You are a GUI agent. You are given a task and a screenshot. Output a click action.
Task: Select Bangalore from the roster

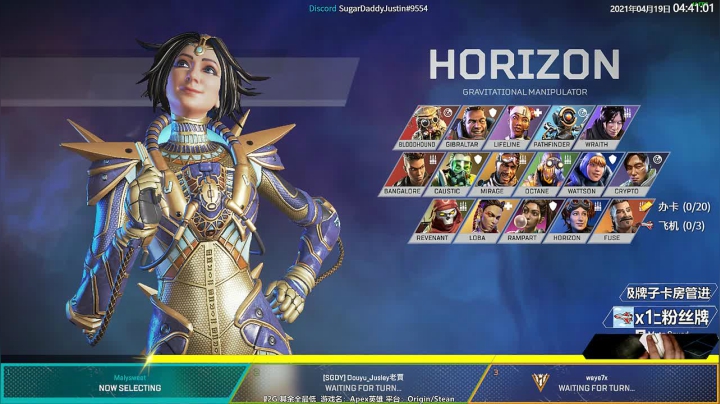[407, 173]
